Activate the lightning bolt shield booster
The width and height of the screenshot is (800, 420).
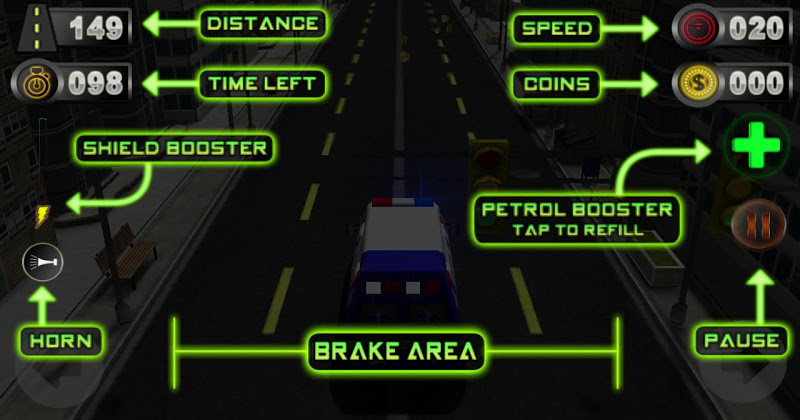pos(42,216)
